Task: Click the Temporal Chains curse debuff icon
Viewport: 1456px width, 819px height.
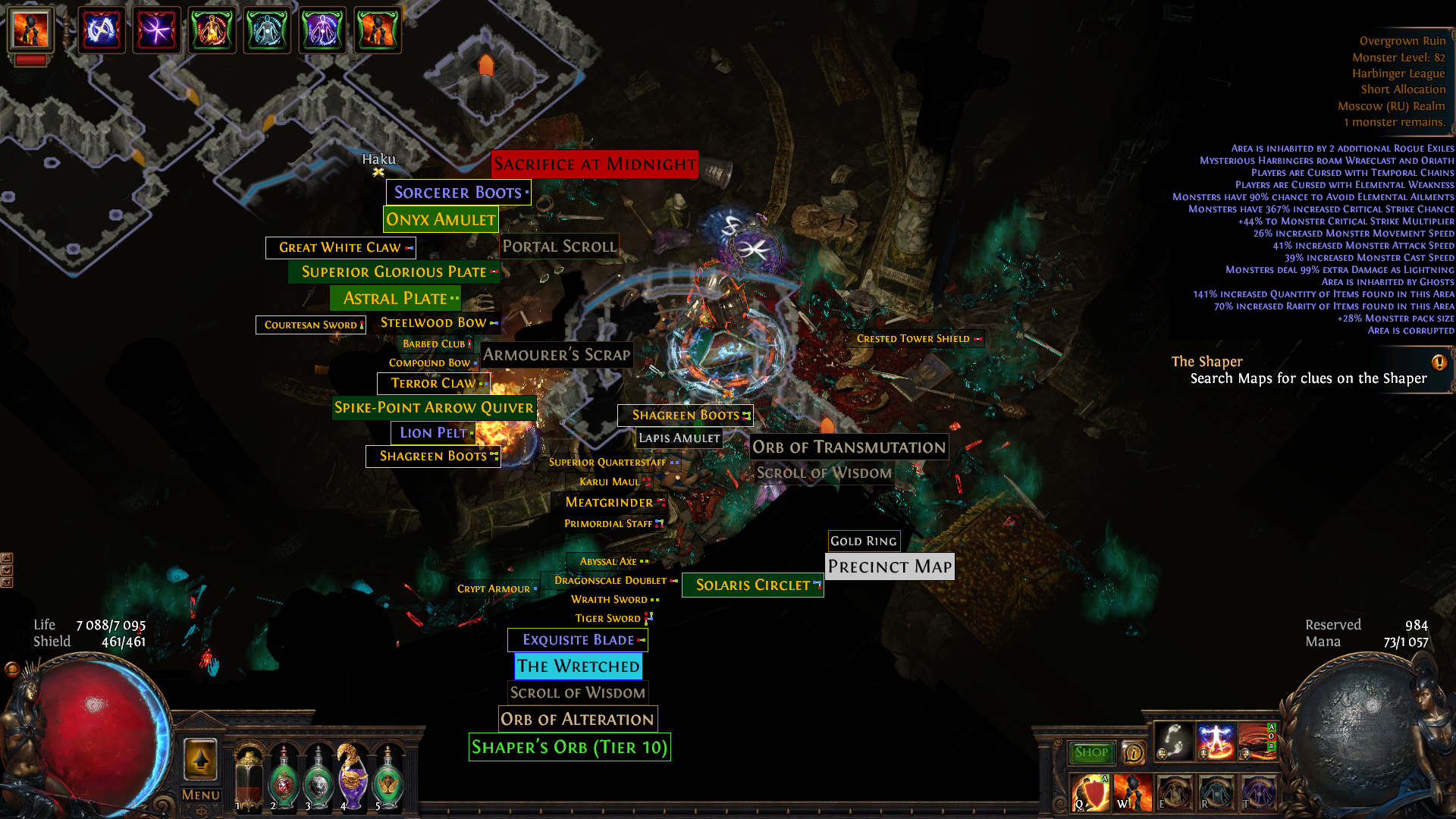Action: tap(101, 30)
